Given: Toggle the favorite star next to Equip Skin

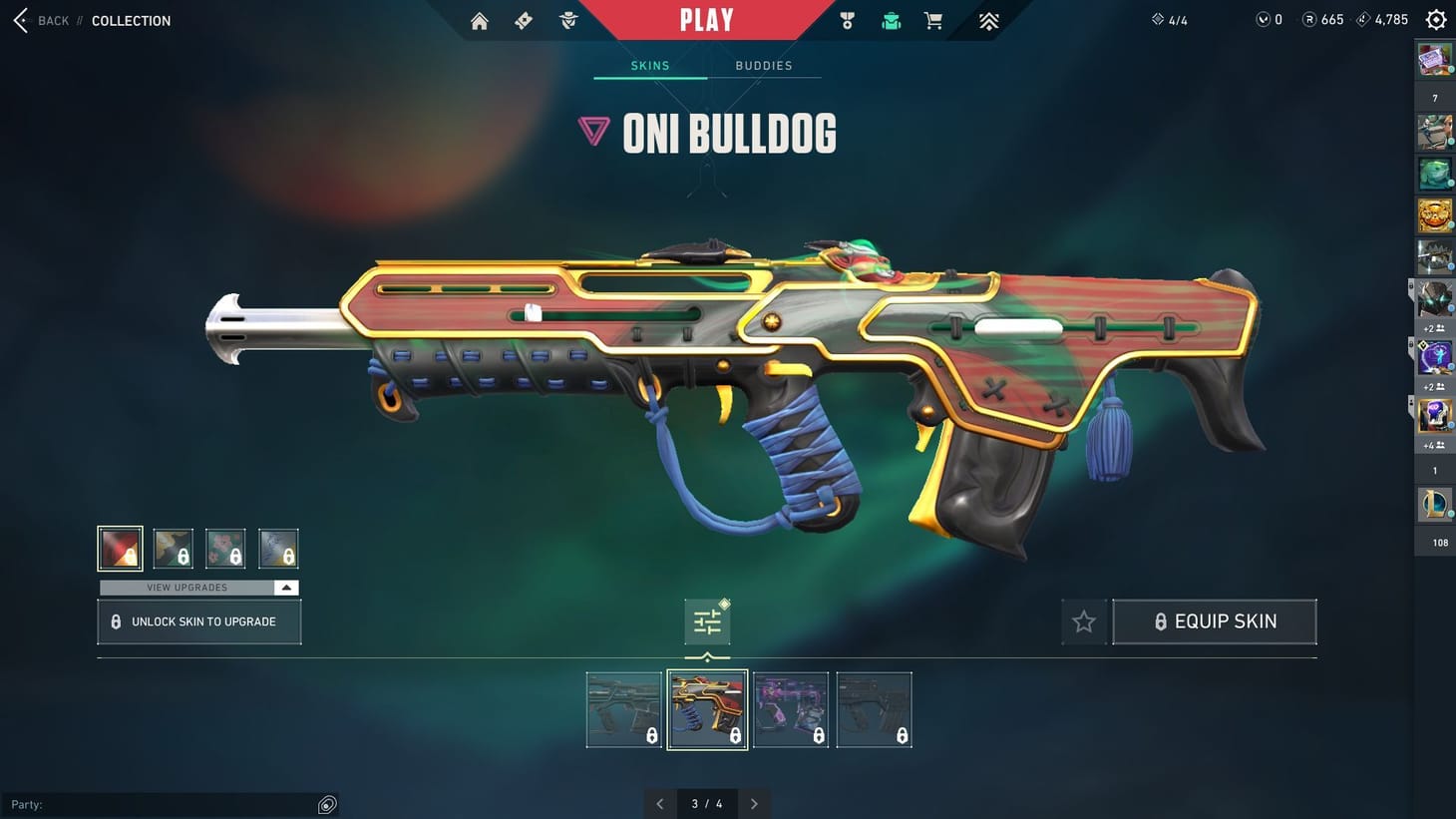Looking at the screenshot, I should point(1083,620).
